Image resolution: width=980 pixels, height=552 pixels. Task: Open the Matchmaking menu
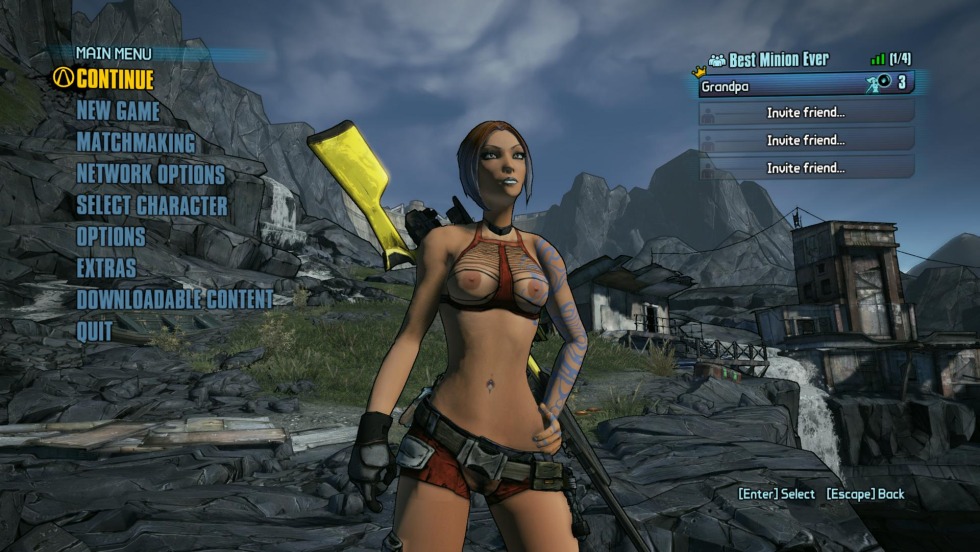click(136, 143)
